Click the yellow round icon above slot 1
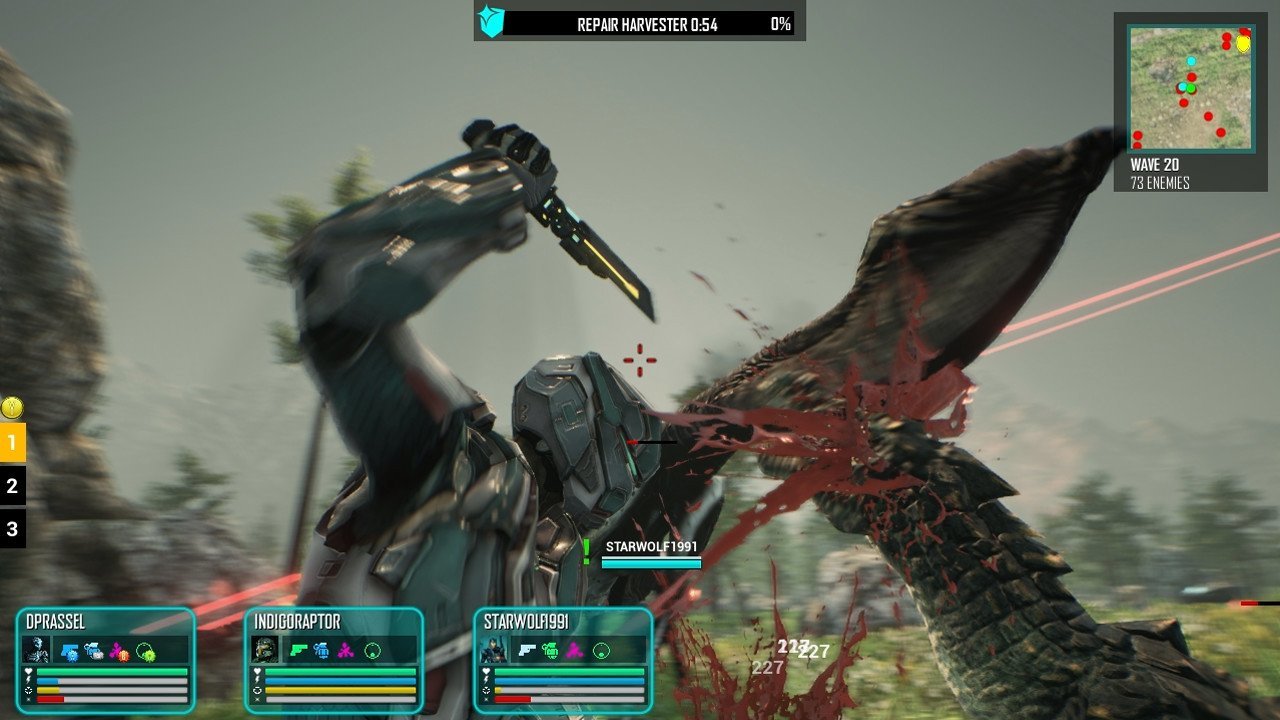 click(12, 407)
